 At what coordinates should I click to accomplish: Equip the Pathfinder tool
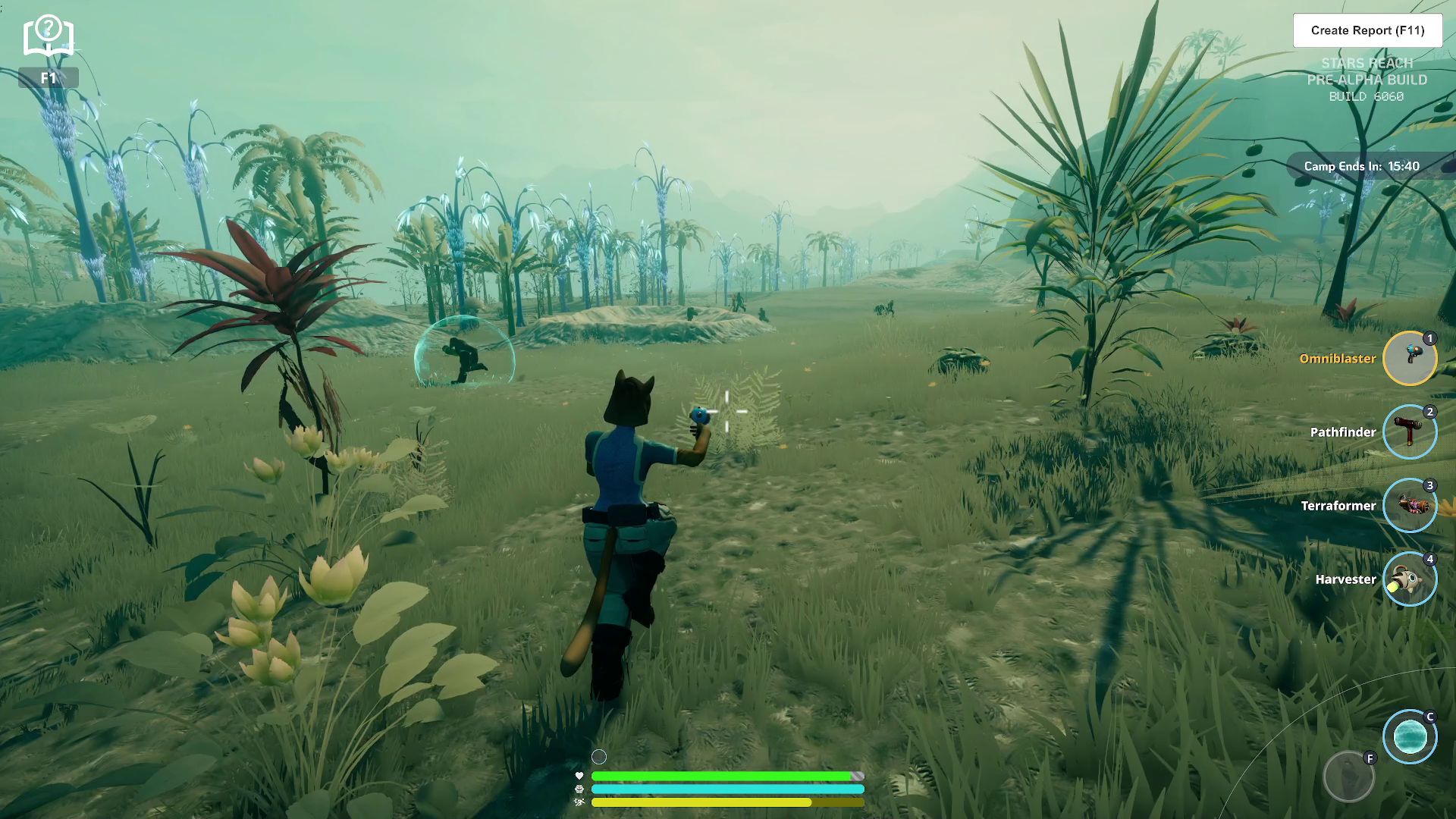1410,431
